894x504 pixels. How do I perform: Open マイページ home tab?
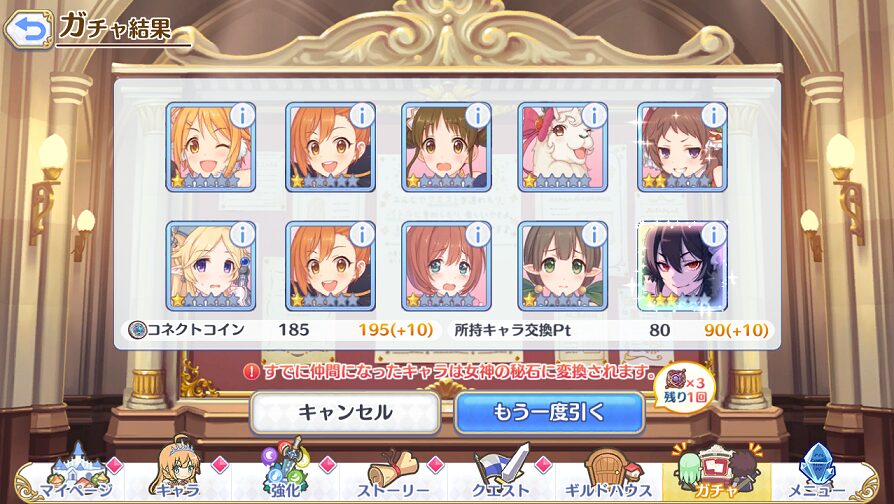(x=62, y=478)
